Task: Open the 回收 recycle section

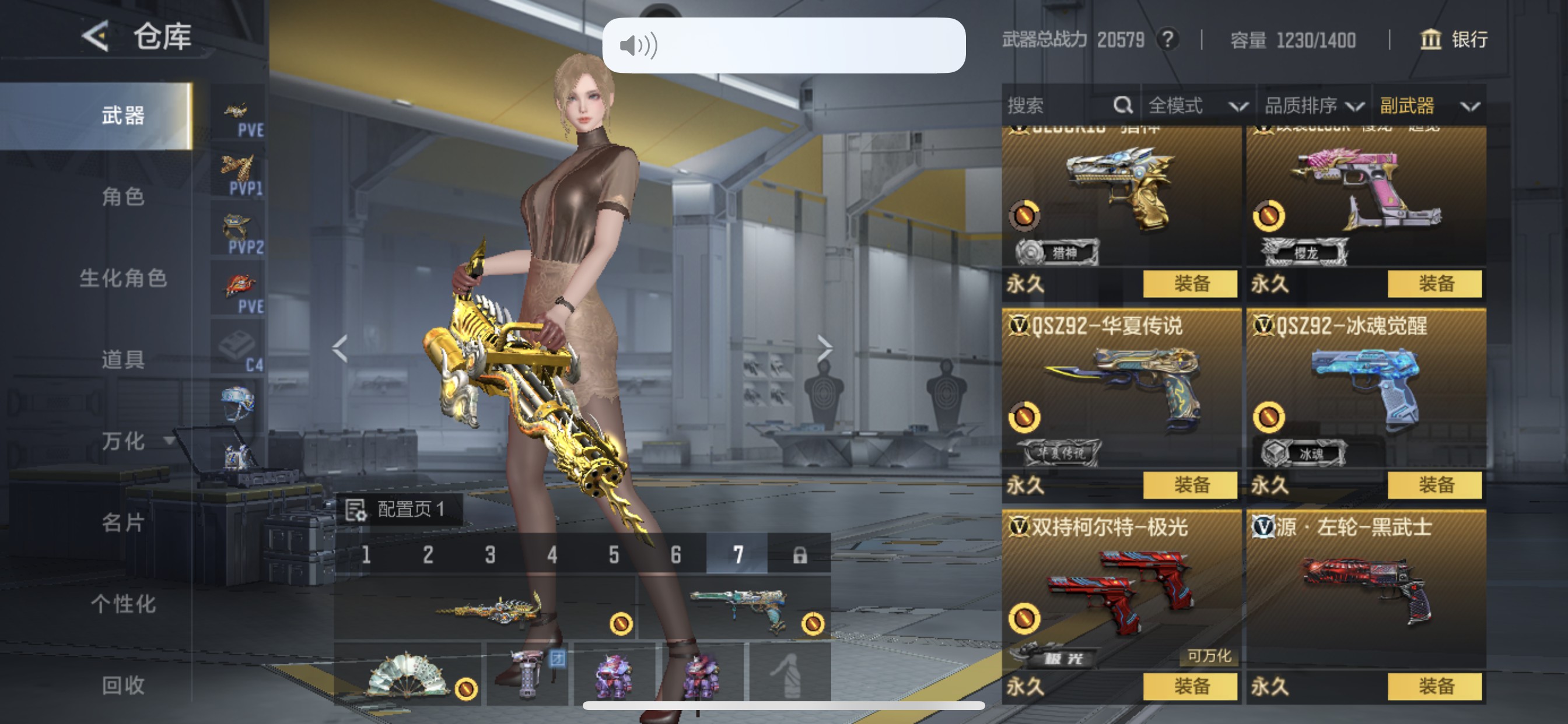Action: point(123,685)
